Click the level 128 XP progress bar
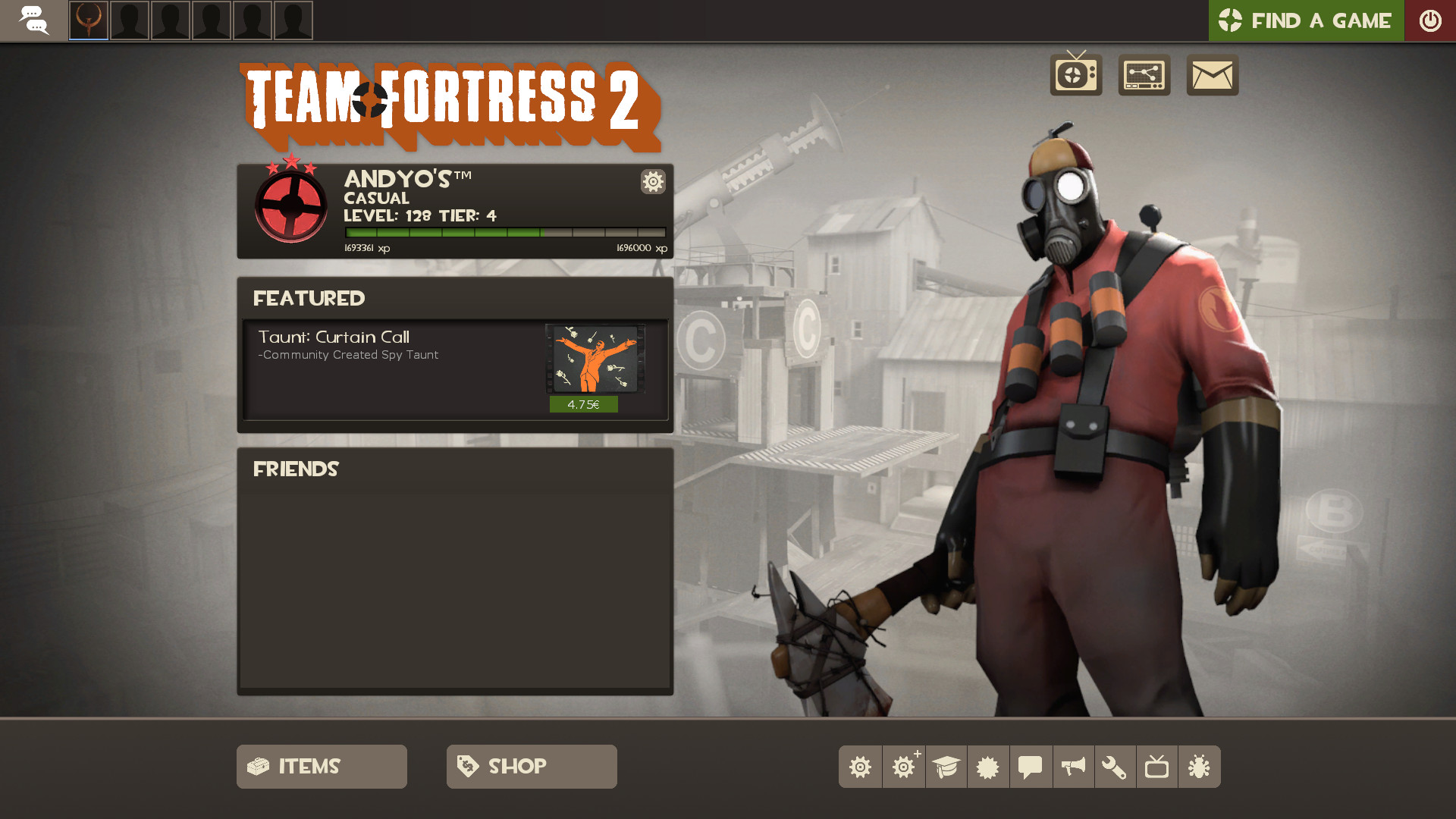 click(507, 231)
